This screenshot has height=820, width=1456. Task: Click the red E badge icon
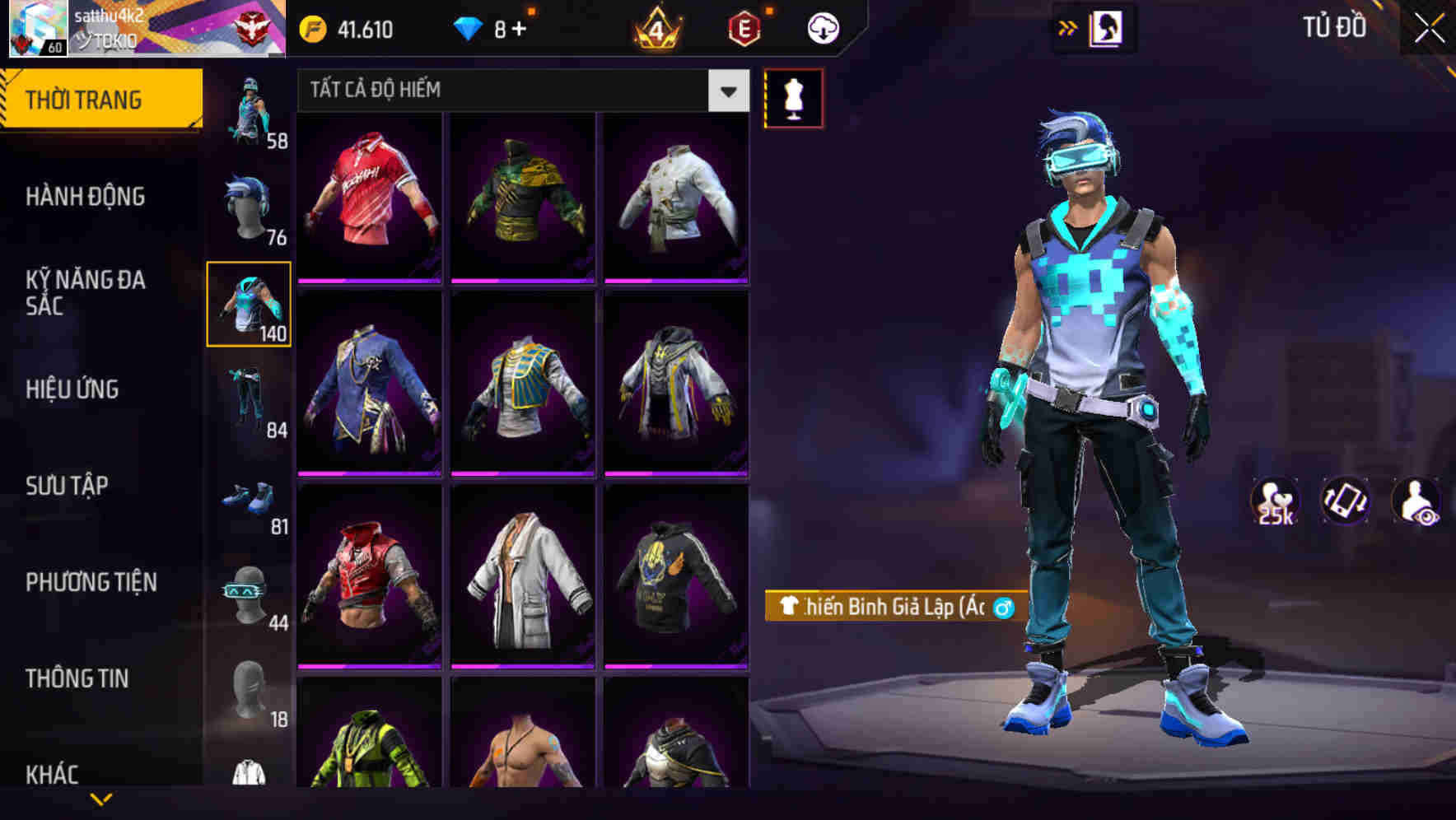coord(743,27)
